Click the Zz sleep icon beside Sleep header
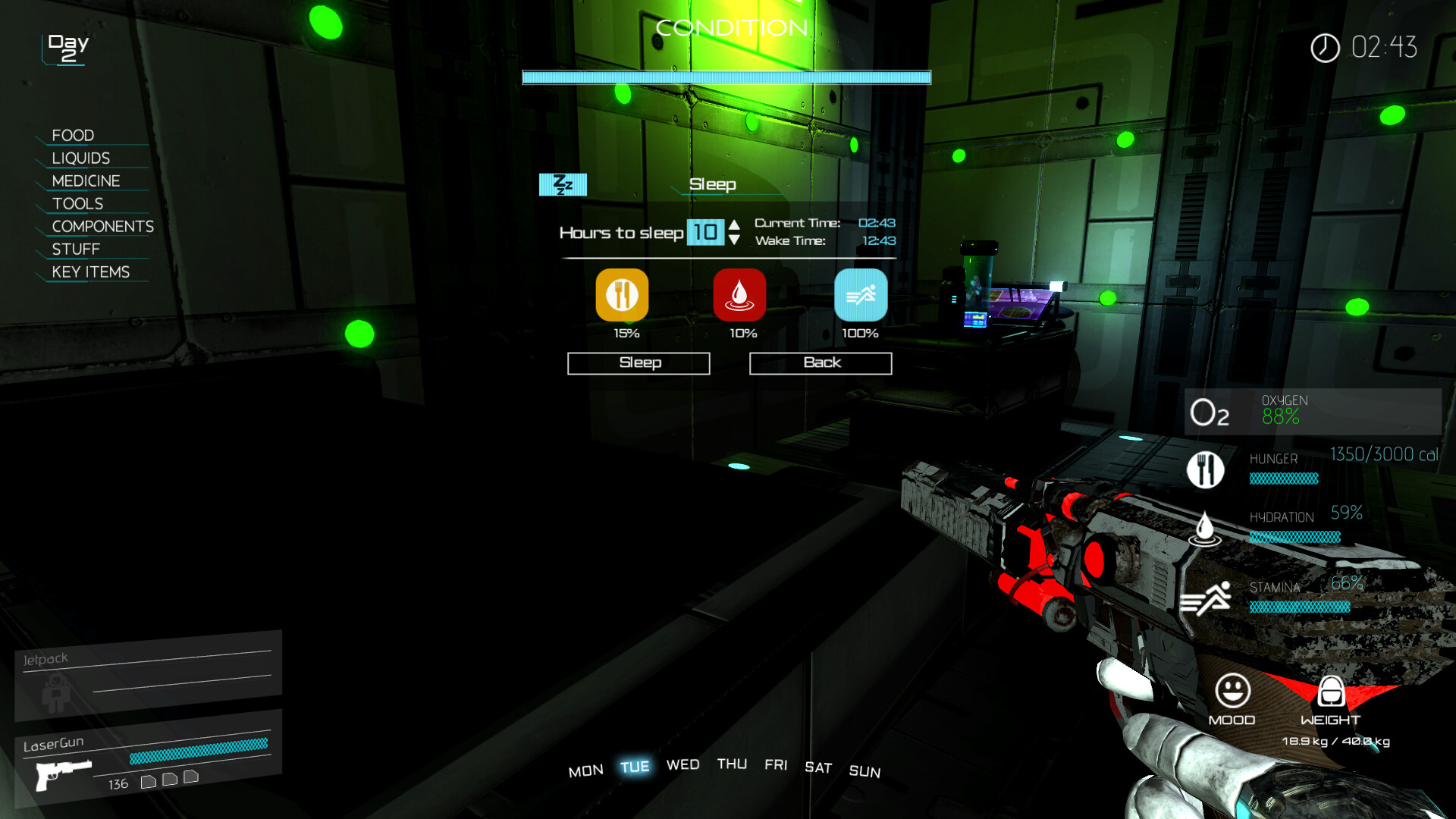The width and height of the screenshot is (1456, 819). click(563, 184)
